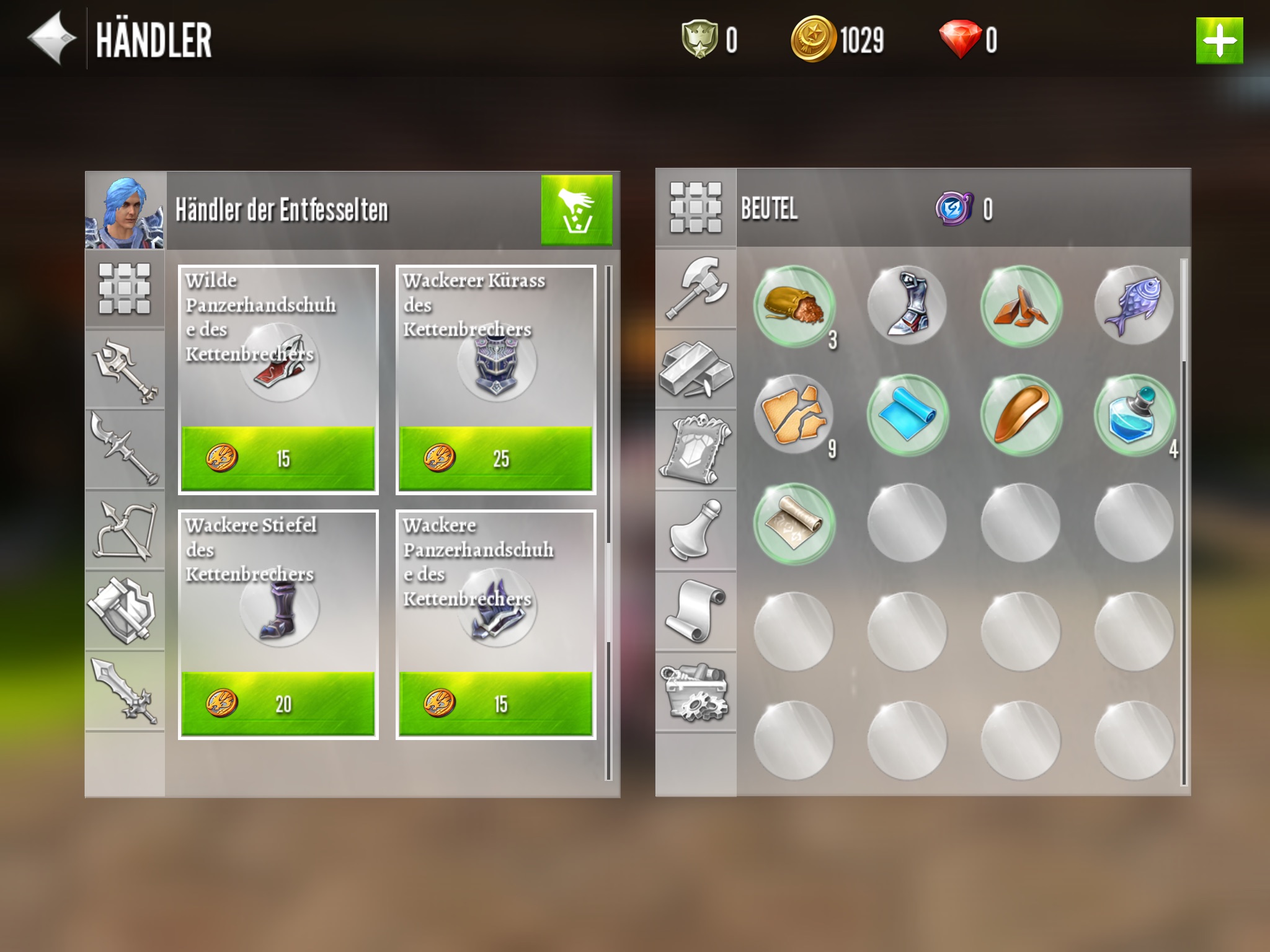
Task: Select the grain sack item
Action: [794, 307]
